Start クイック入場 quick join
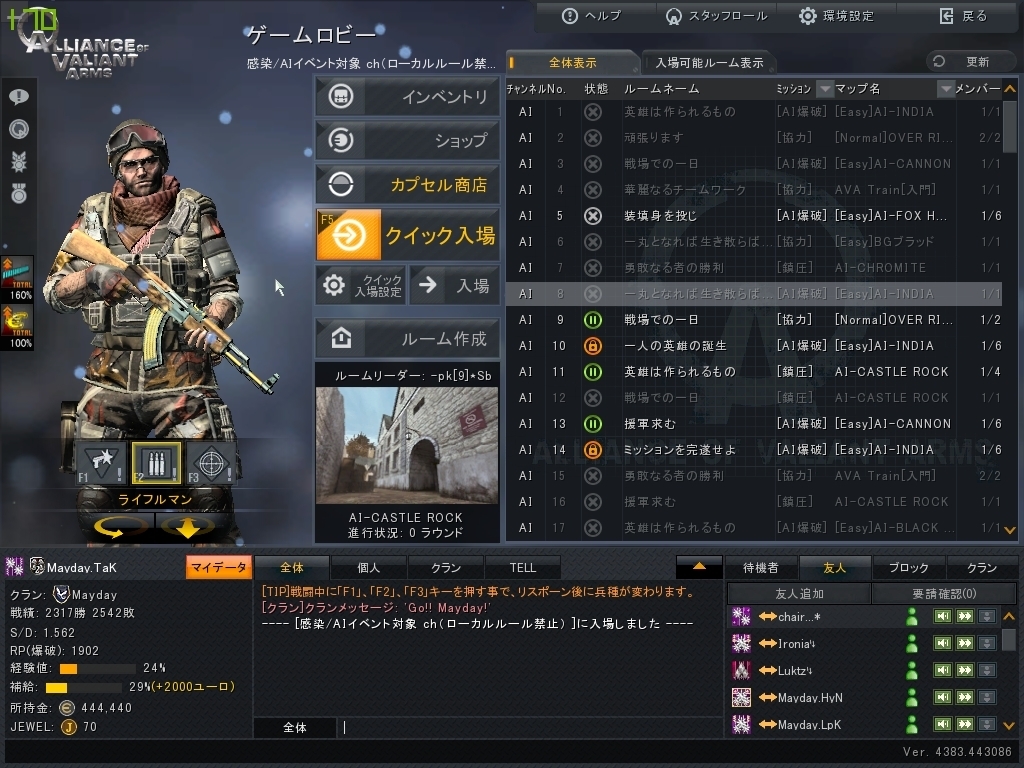This screenshot has height=768, width=1024. 407,235
